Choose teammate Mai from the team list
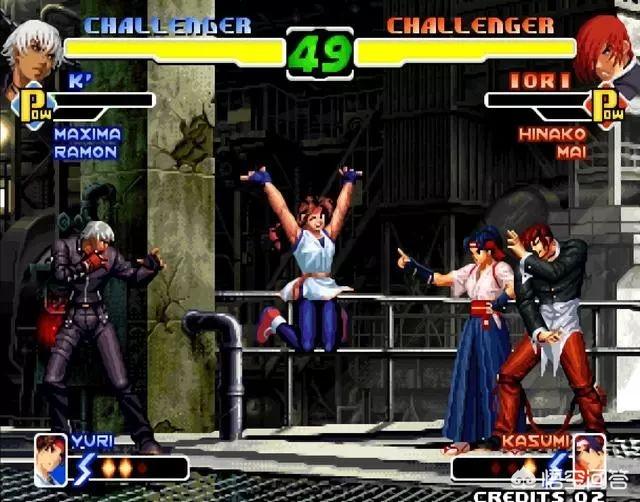 coord(571,152)
